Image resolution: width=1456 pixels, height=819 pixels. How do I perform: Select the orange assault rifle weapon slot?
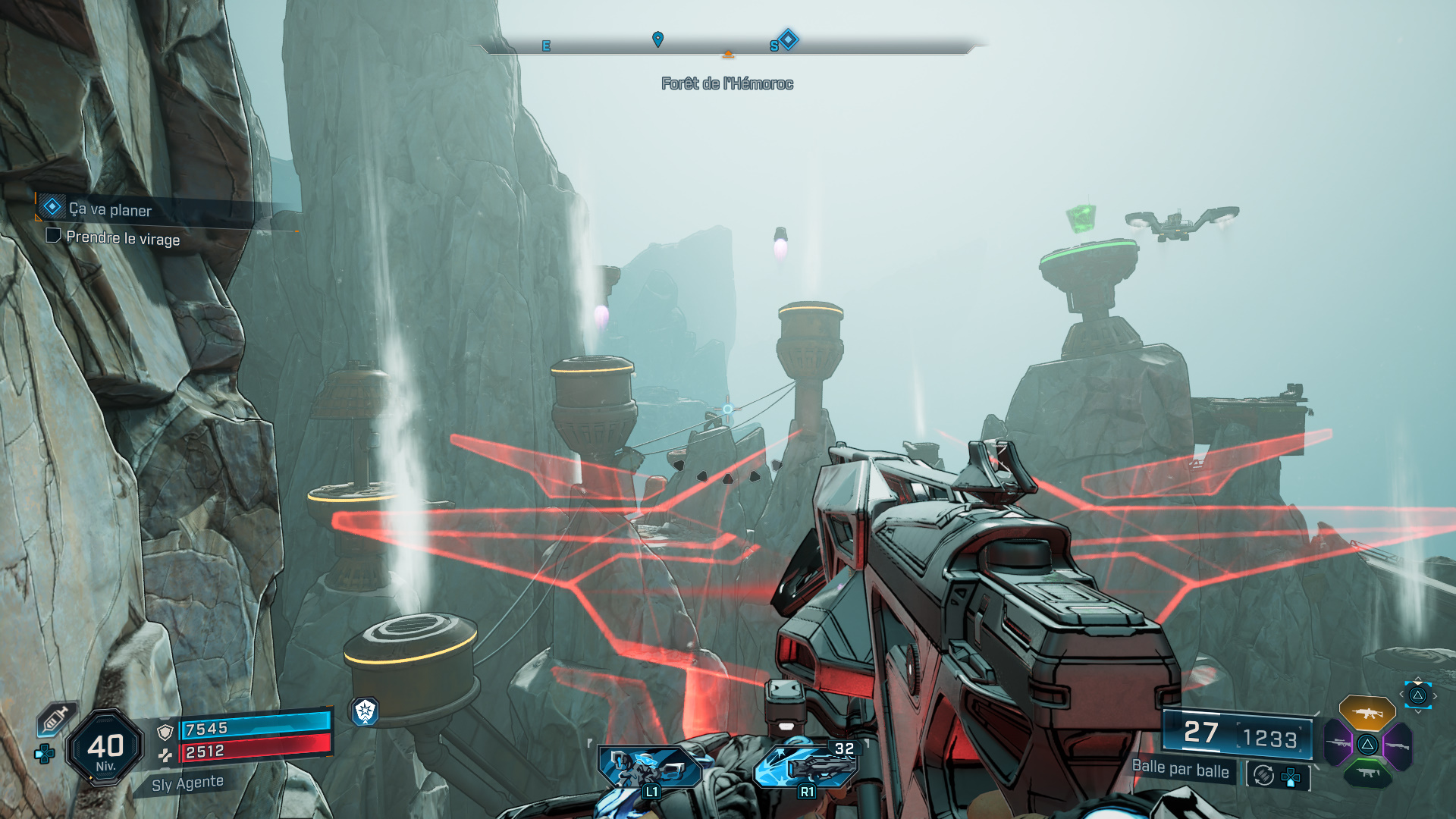click(x=1367, y=713)
